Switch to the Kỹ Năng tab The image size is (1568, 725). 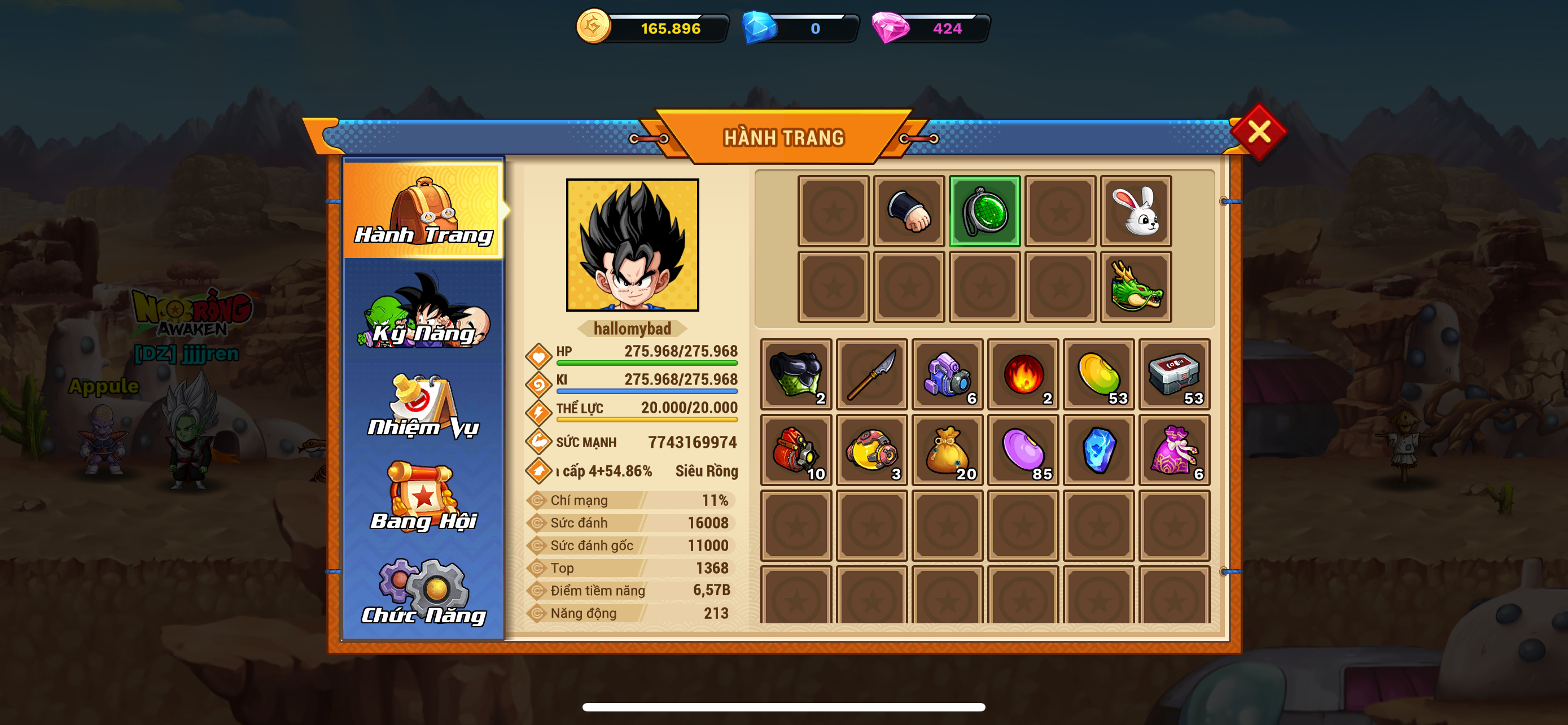[424, 313]
